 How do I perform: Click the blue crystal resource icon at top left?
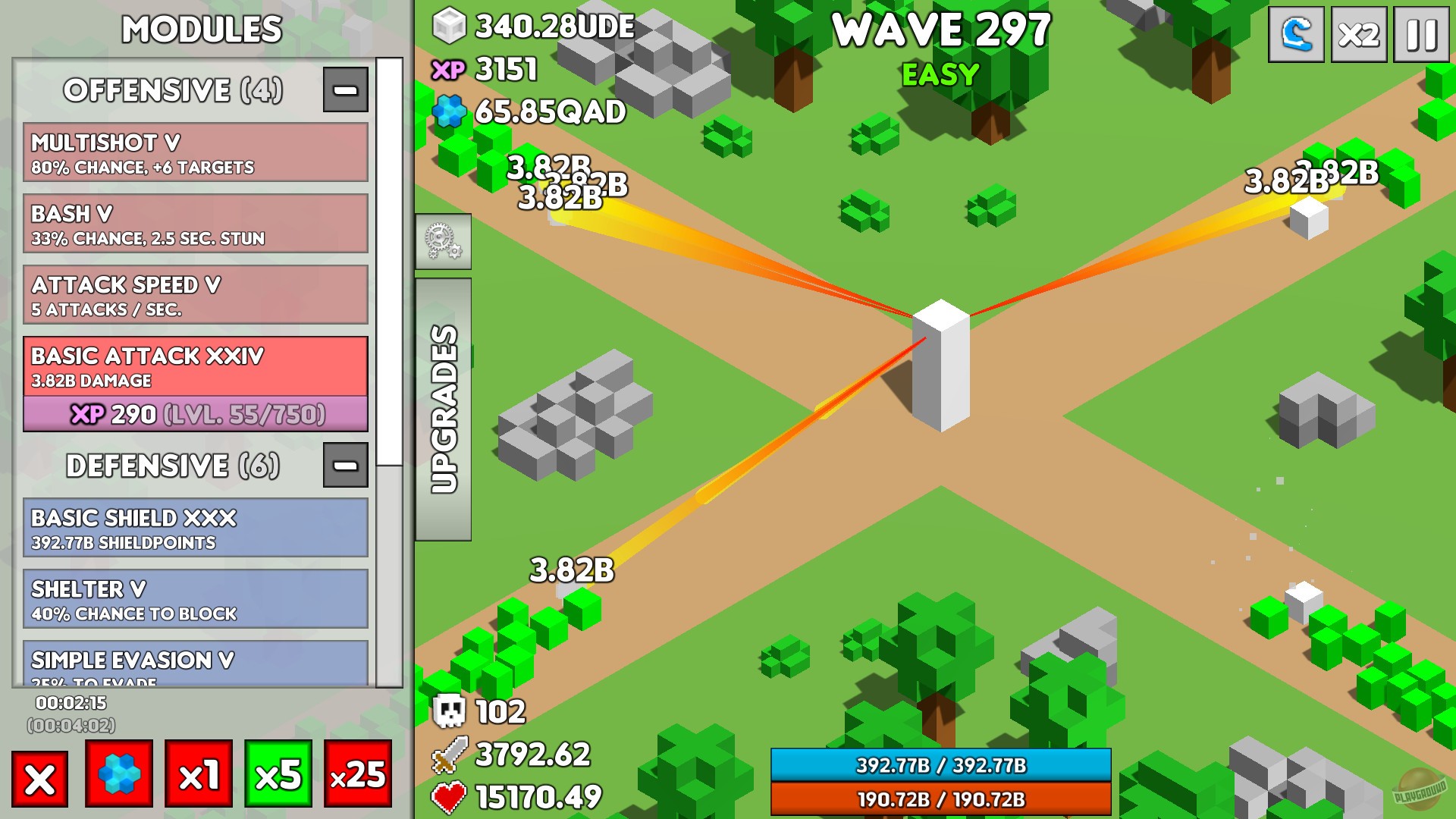[x=450, y=111]
